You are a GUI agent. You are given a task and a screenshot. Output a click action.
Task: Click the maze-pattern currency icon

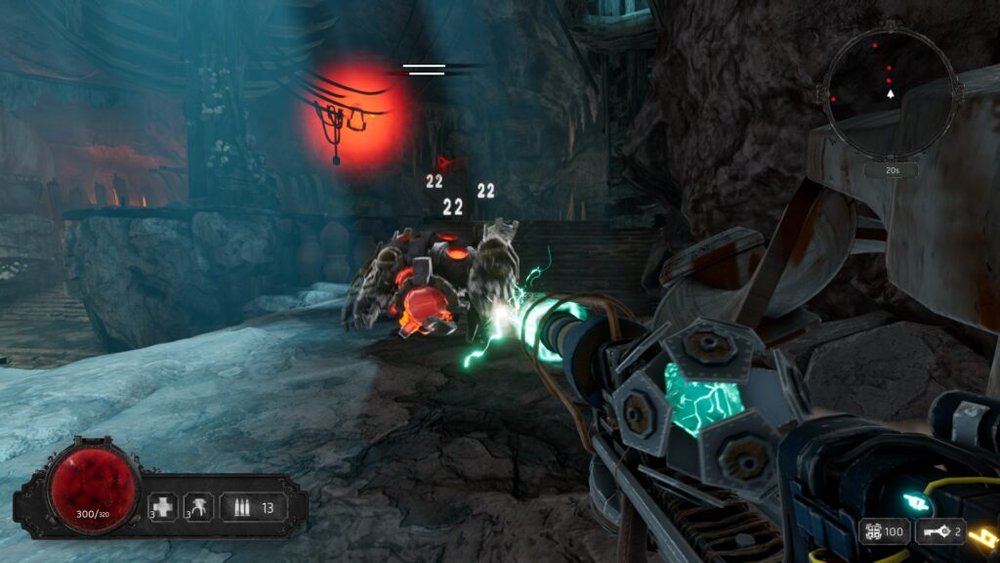click(x=873, y=531)
